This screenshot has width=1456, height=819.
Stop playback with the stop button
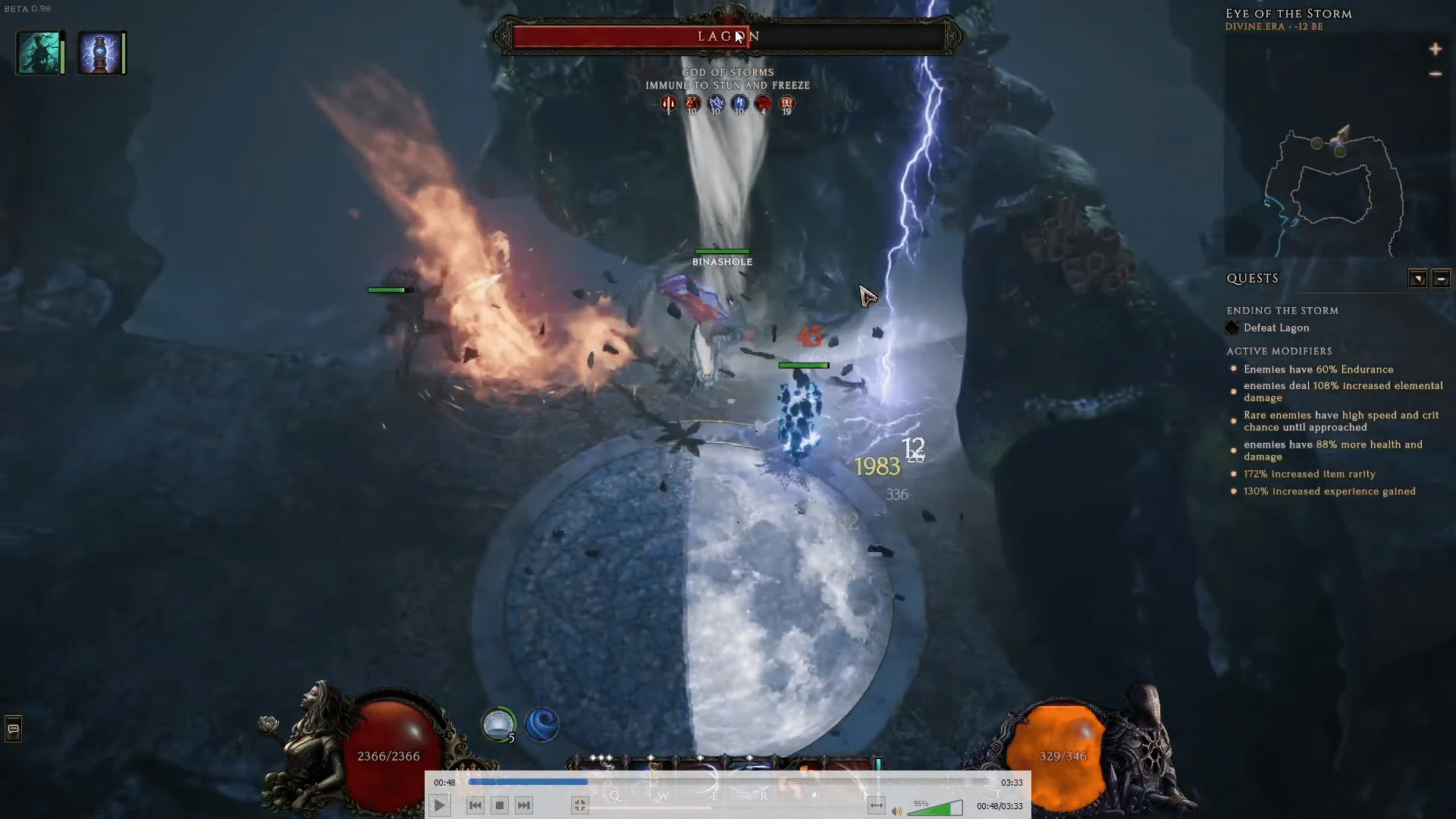click(x=499, y=805)
